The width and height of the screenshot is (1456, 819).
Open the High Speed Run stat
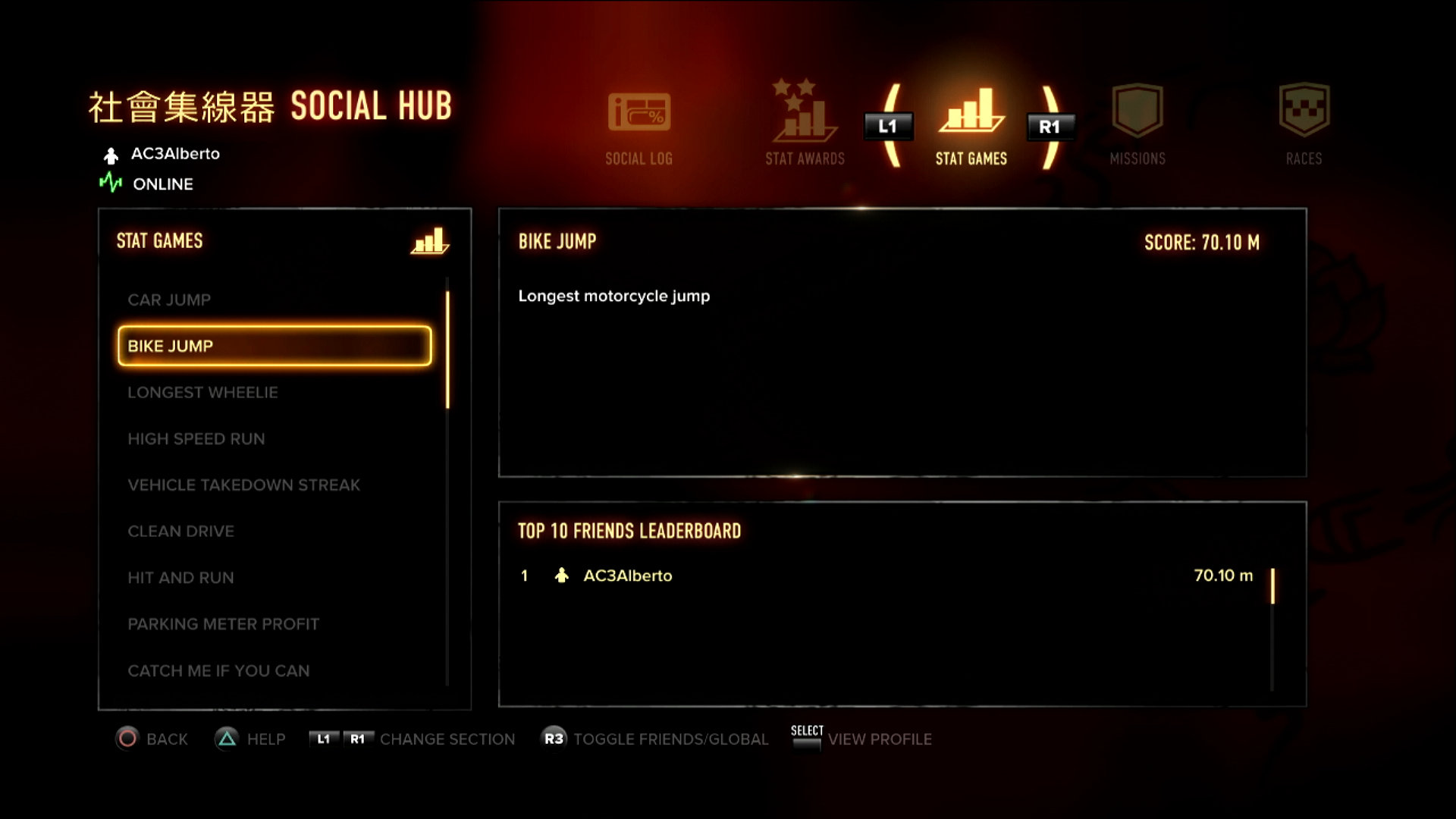[x=196, y=439]
